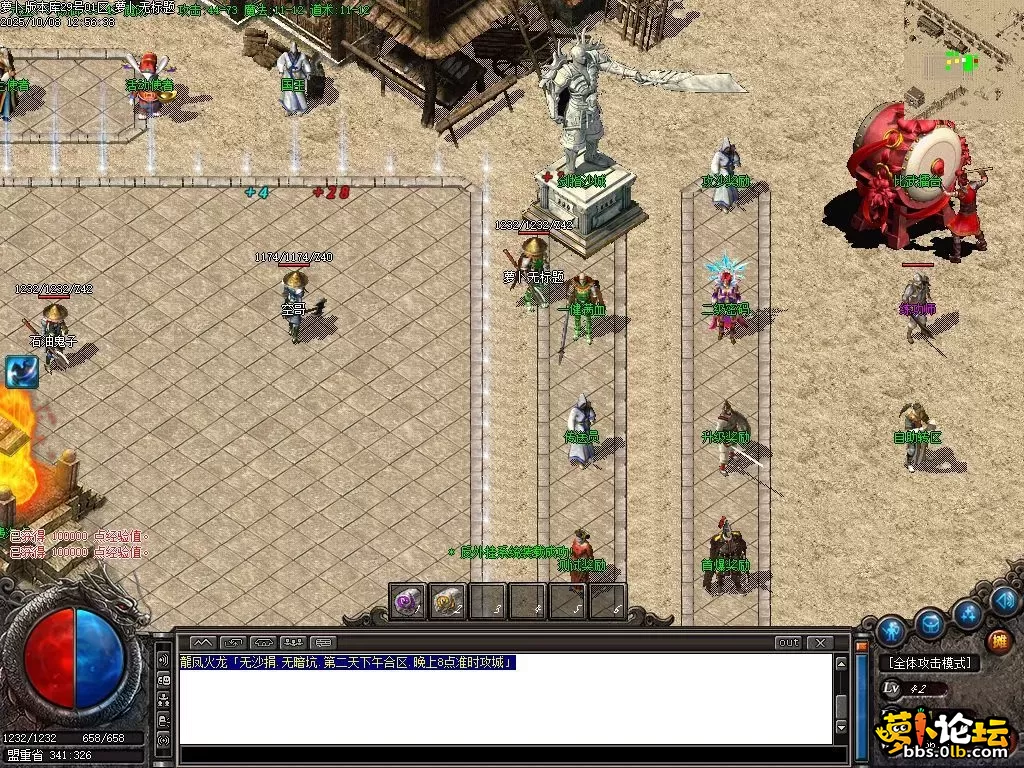1024x768 pixels.
Task: Toggle the top chat channel sound-wave button
Action: 163,661
